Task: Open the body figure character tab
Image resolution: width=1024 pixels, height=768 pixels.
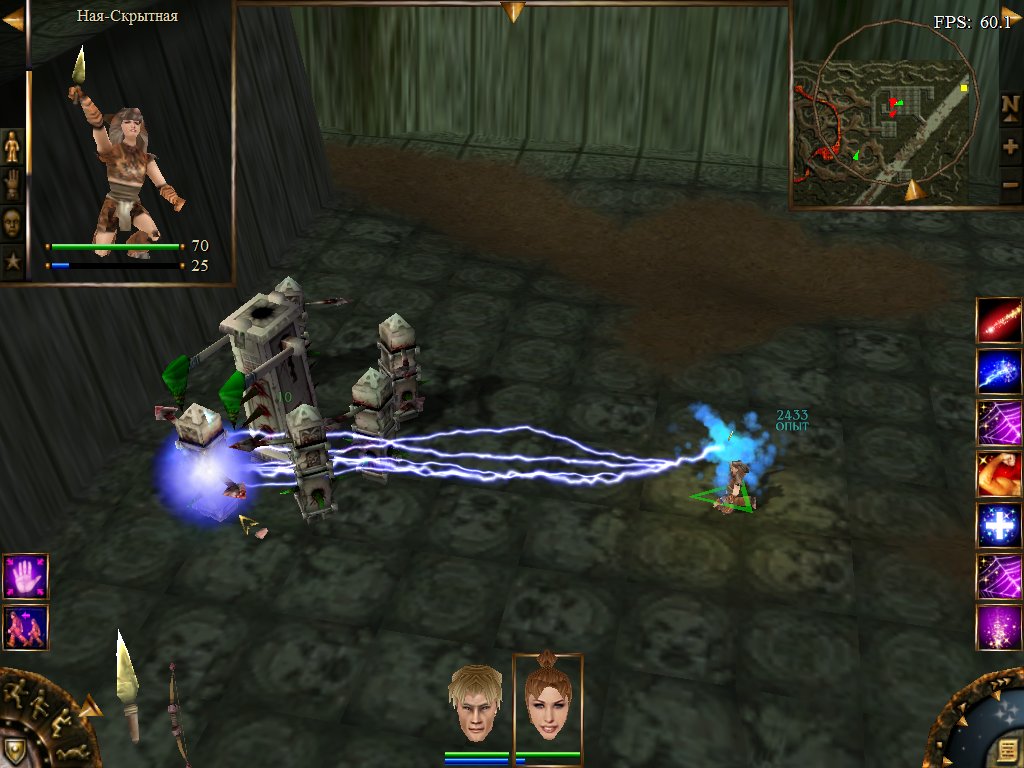Action: pyautogui.click(x=12, y=147)
